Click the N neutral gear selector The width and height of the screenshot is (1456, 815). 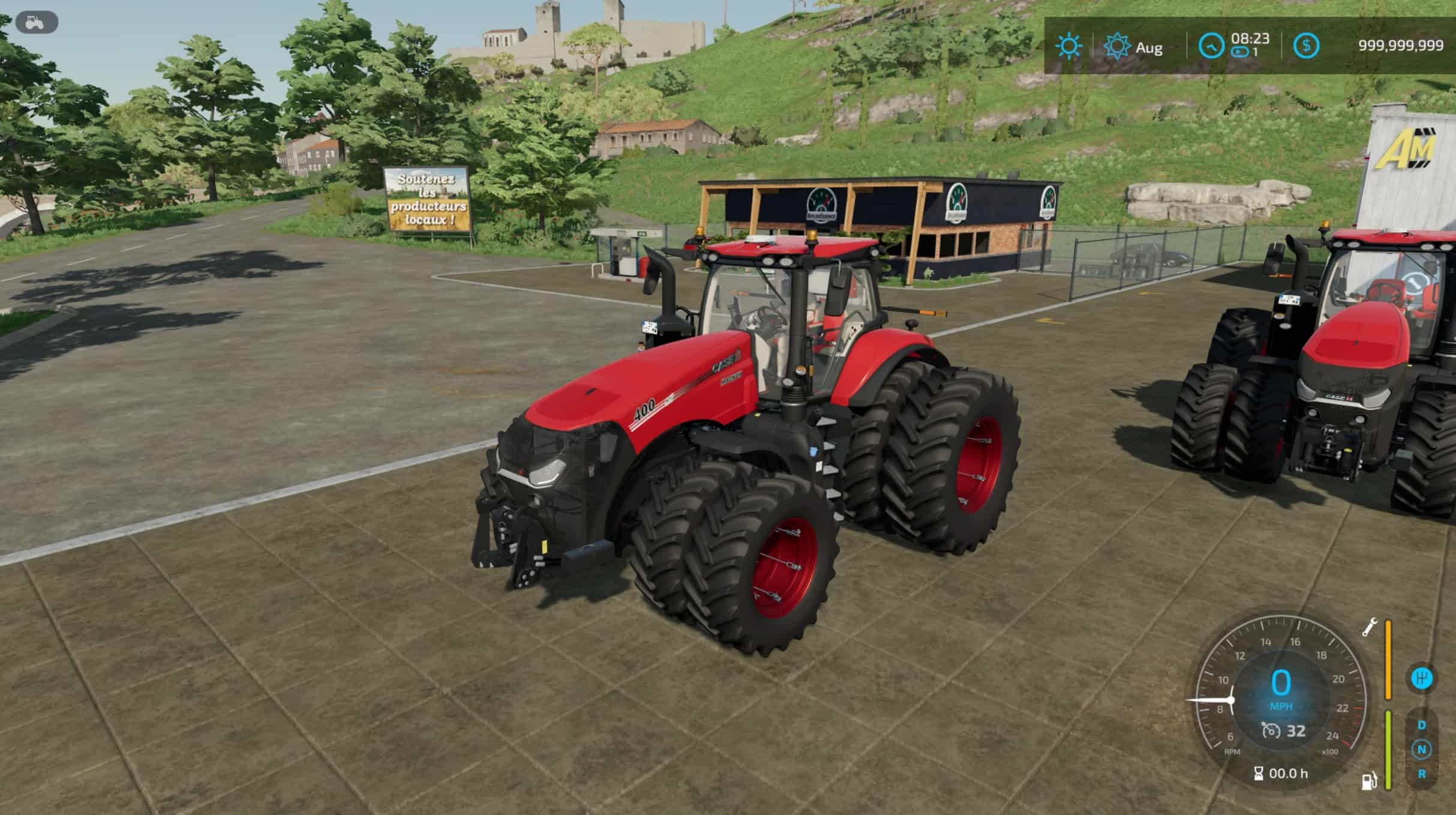tap(1422, 750)
